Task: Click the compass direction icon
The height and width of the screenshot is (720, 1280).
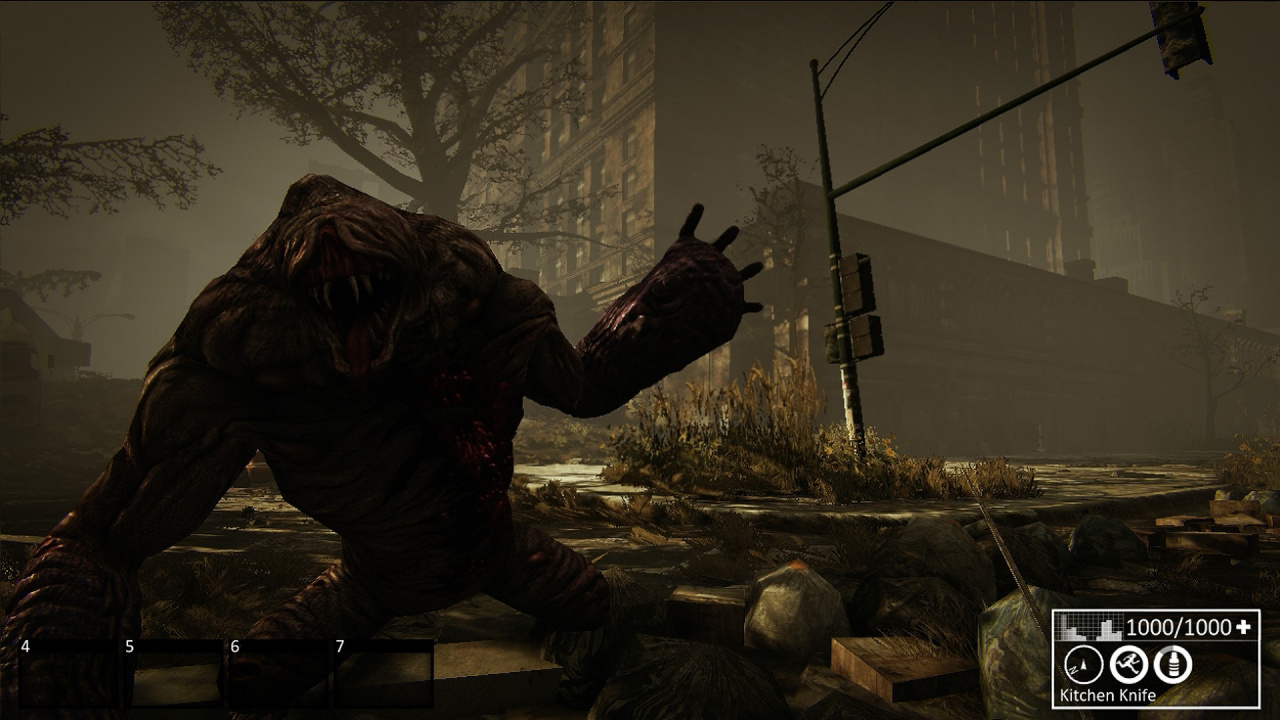Action: (1083, 663)
